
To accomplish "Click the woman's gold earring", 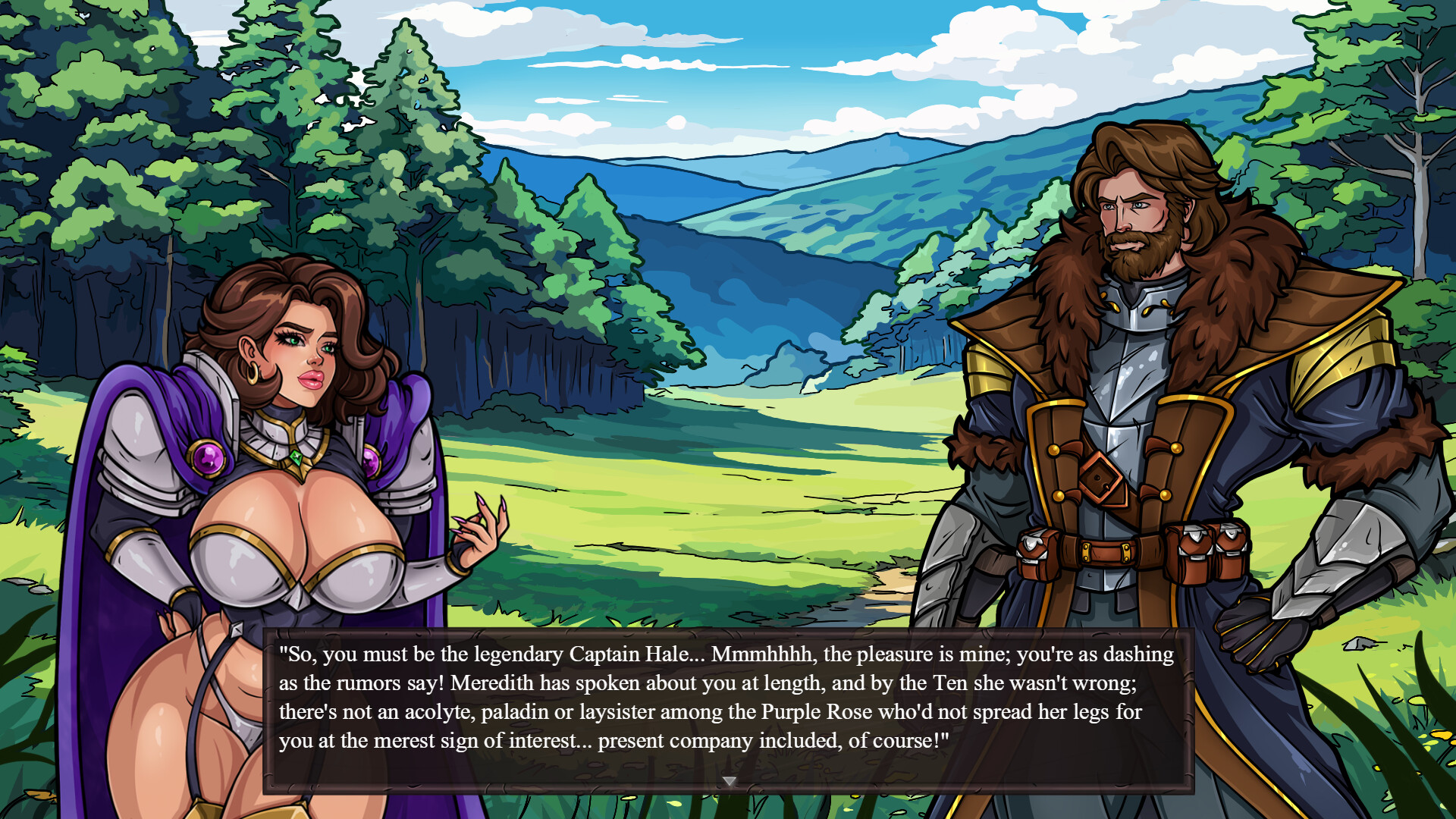I will tap(254, 373).
